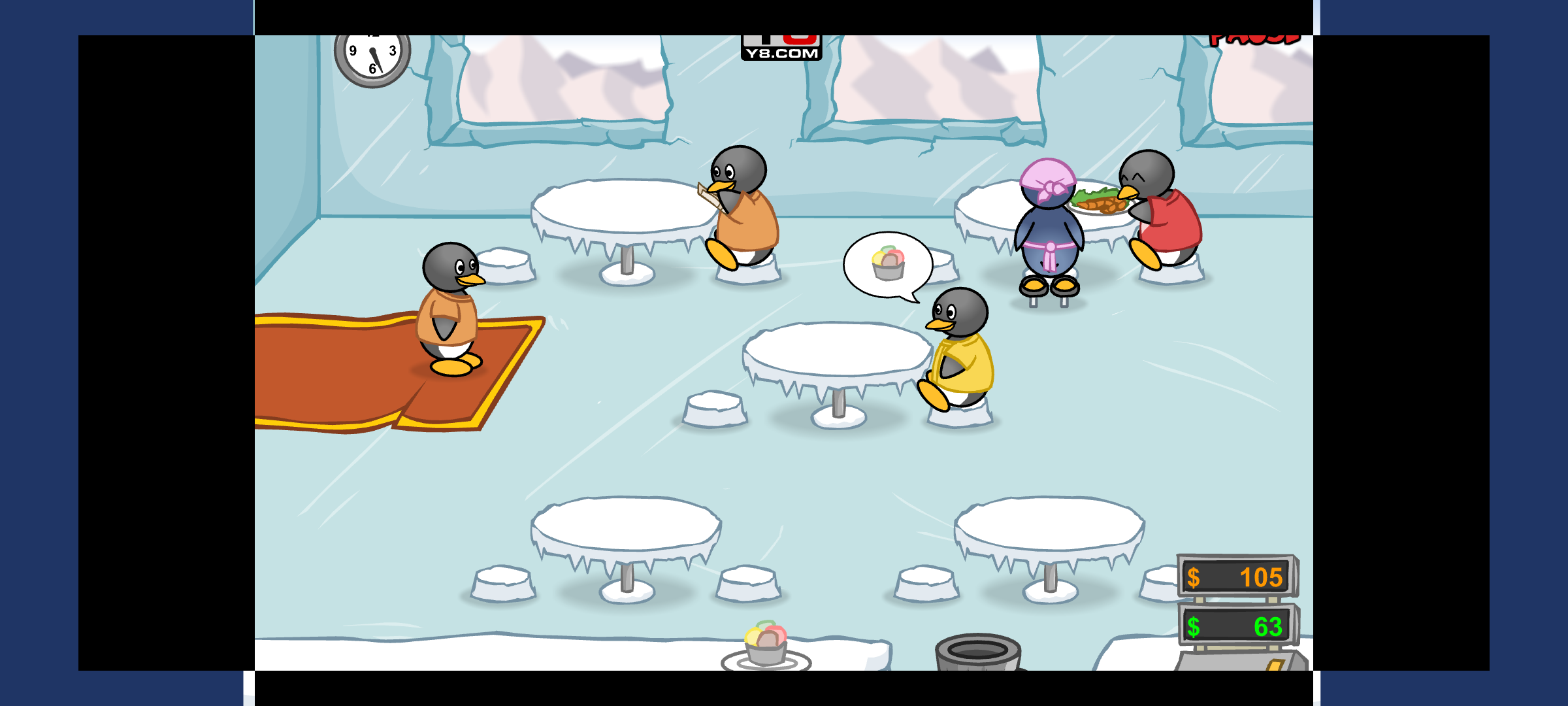The width and height of the screenshot is (1568, 706).
Task: Open the Y8.com logo link
Action: click(x=781, y=49)
